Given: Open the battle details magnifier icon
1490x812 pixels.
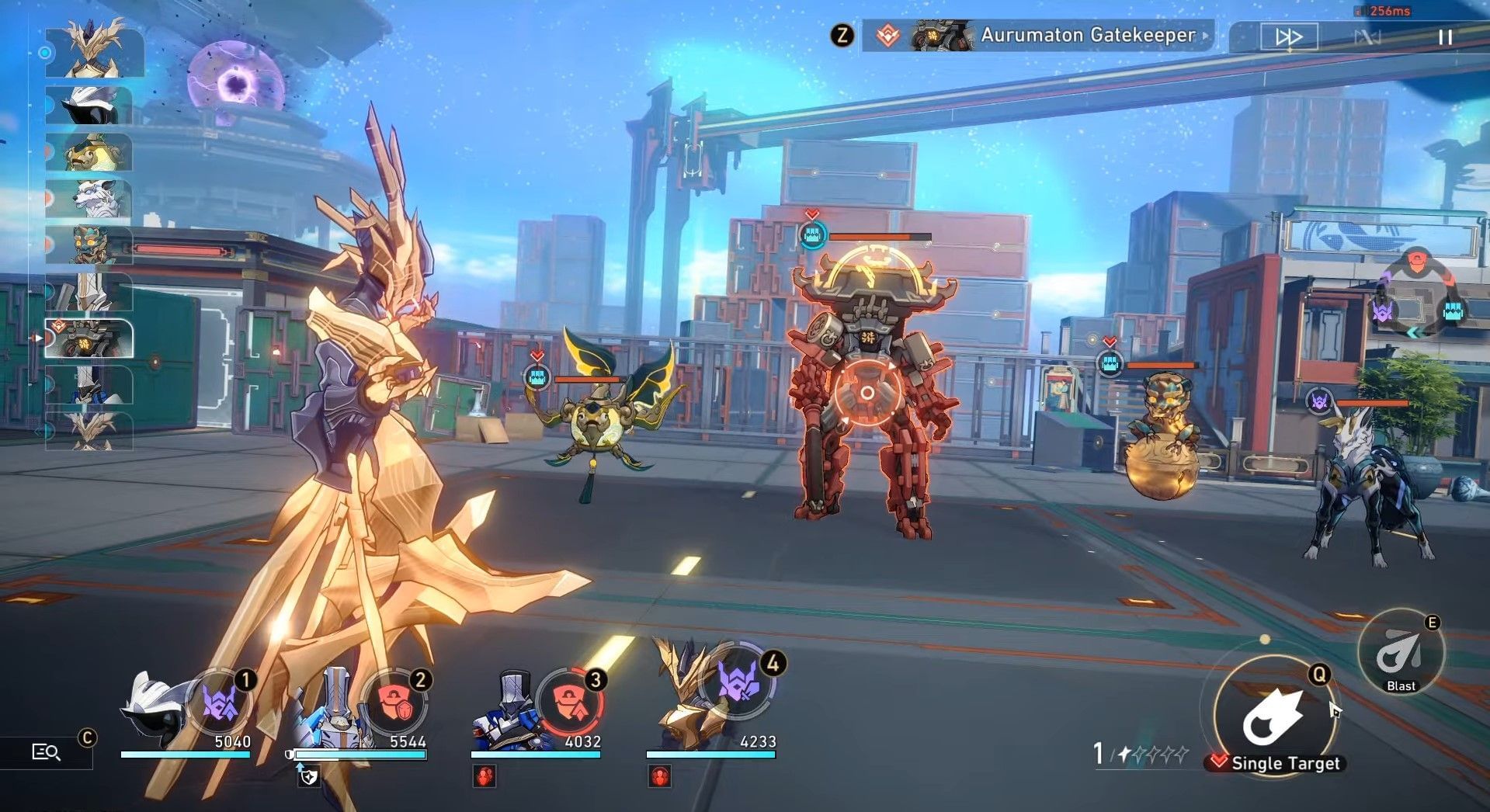Looking at the screenshot, I should coord(46,751).
